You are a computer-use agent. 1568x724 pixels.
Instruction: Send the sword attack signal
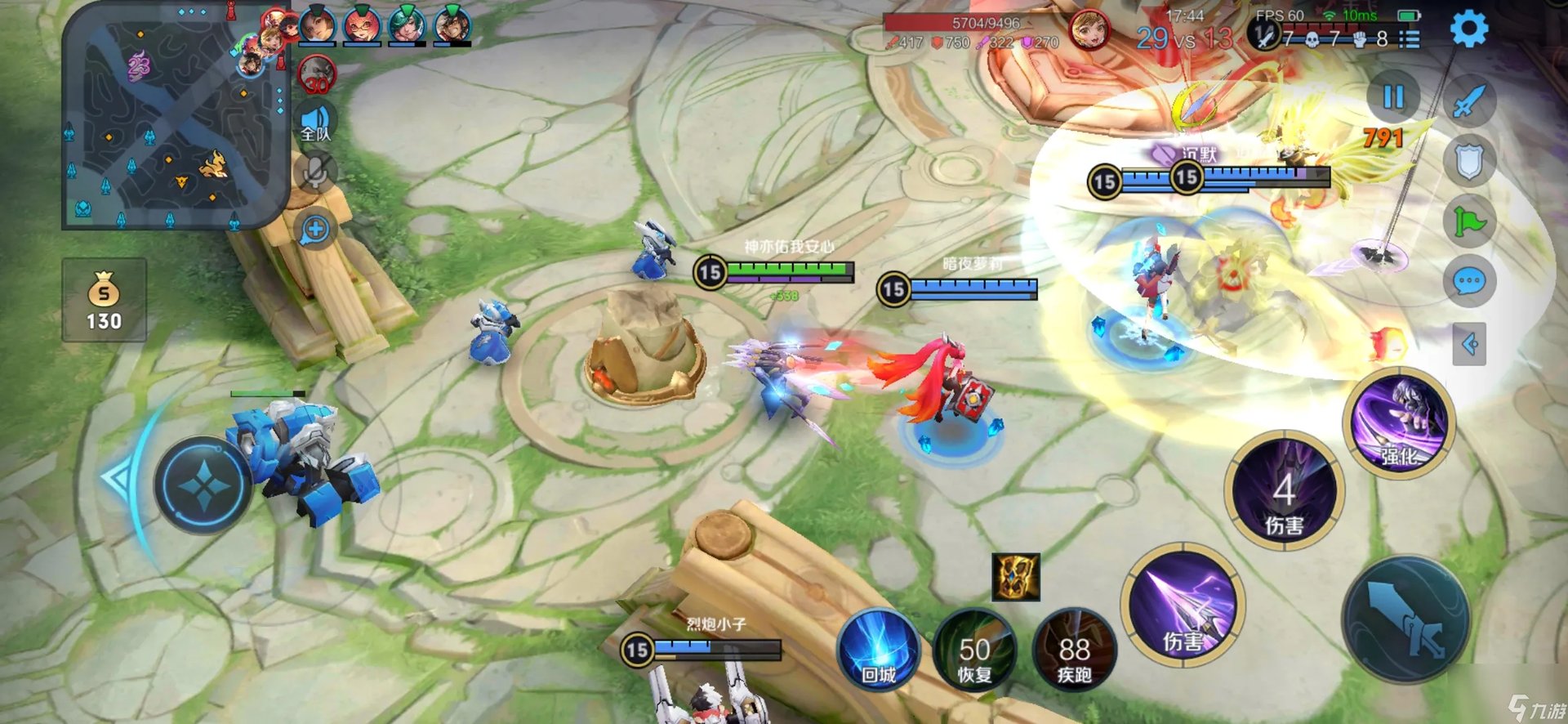pyautogui.click(x=1468, y=101)
